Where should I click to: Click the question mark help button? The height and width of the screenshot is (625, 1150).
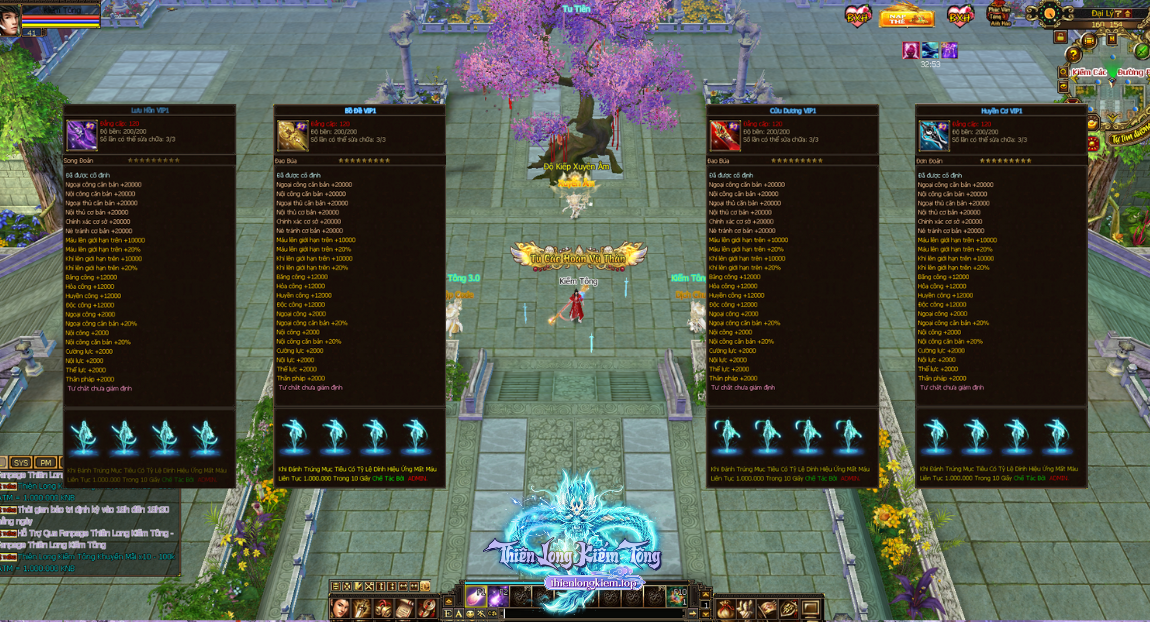[1073, 55]
